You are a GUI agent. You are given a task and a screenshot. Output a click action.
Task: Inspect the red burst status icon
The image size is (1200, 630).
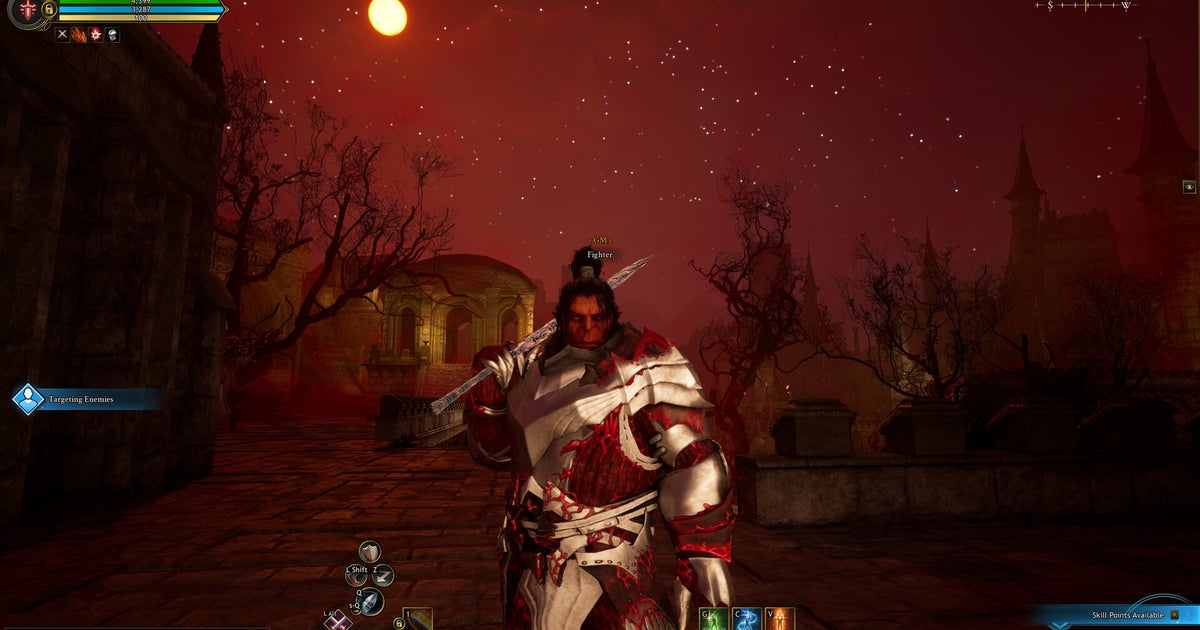click(x=96, y=35)
